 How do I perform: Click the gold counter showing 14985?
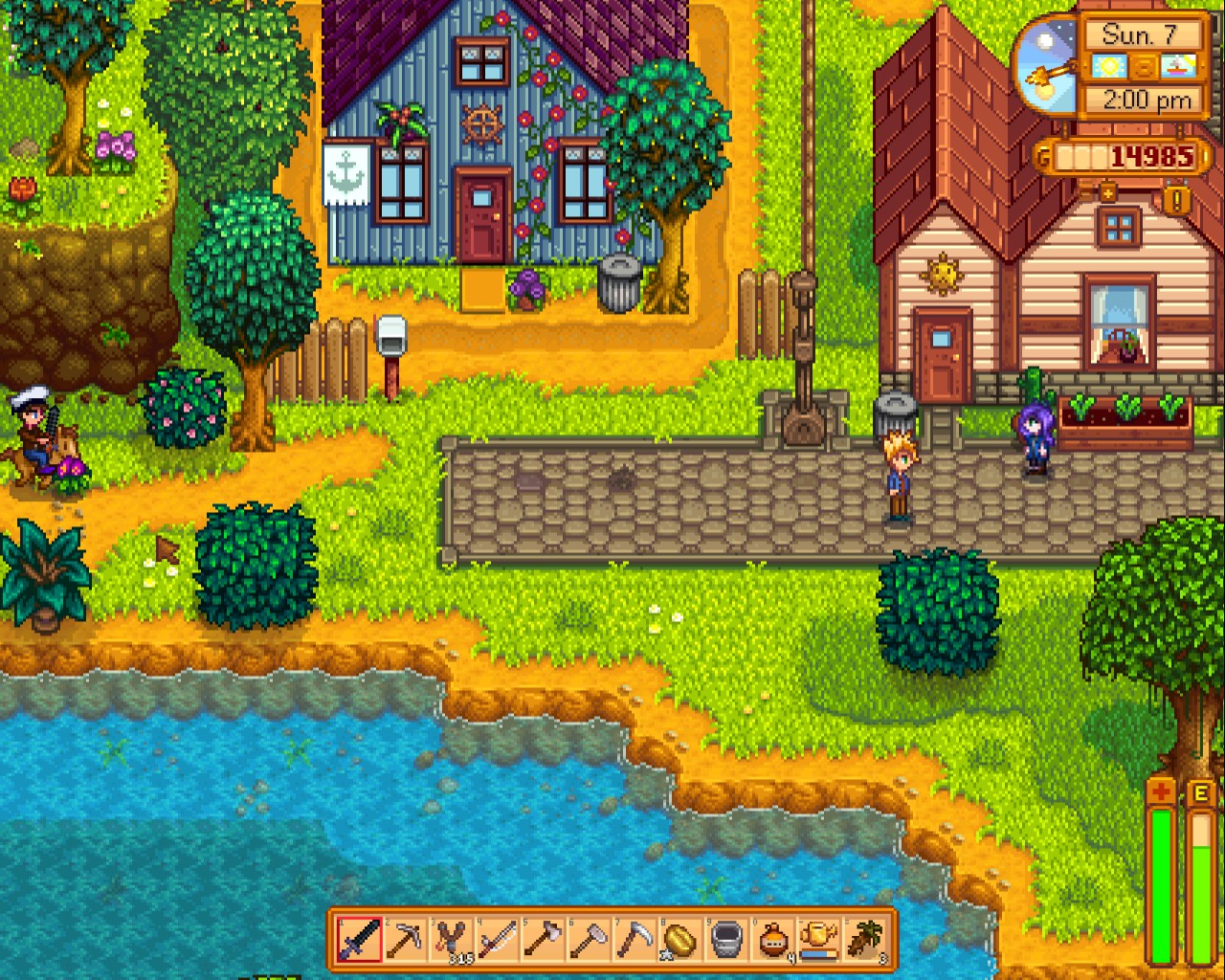tap(1150, 156)
